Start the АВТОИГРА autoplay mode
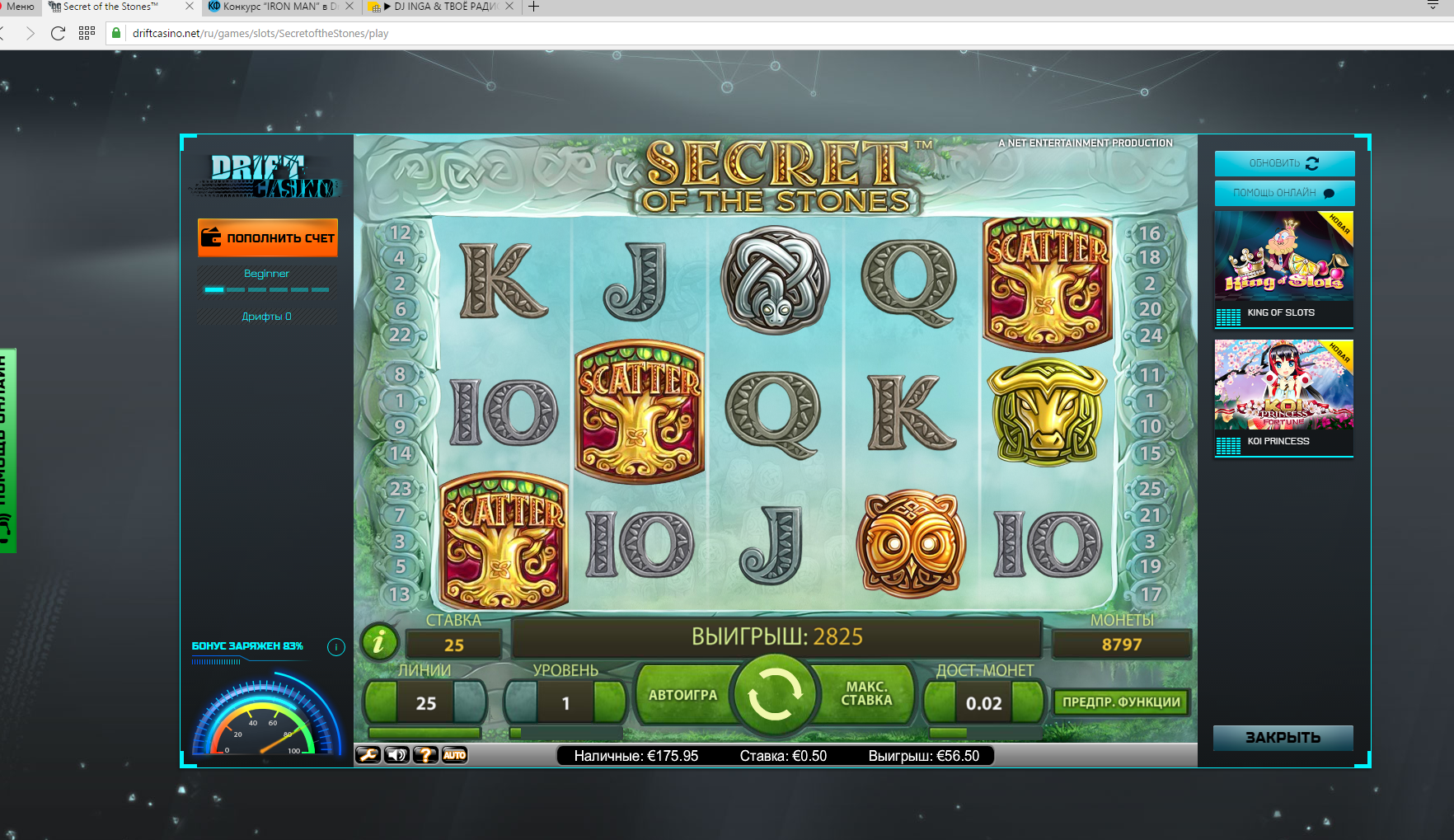 pos(682,695)
